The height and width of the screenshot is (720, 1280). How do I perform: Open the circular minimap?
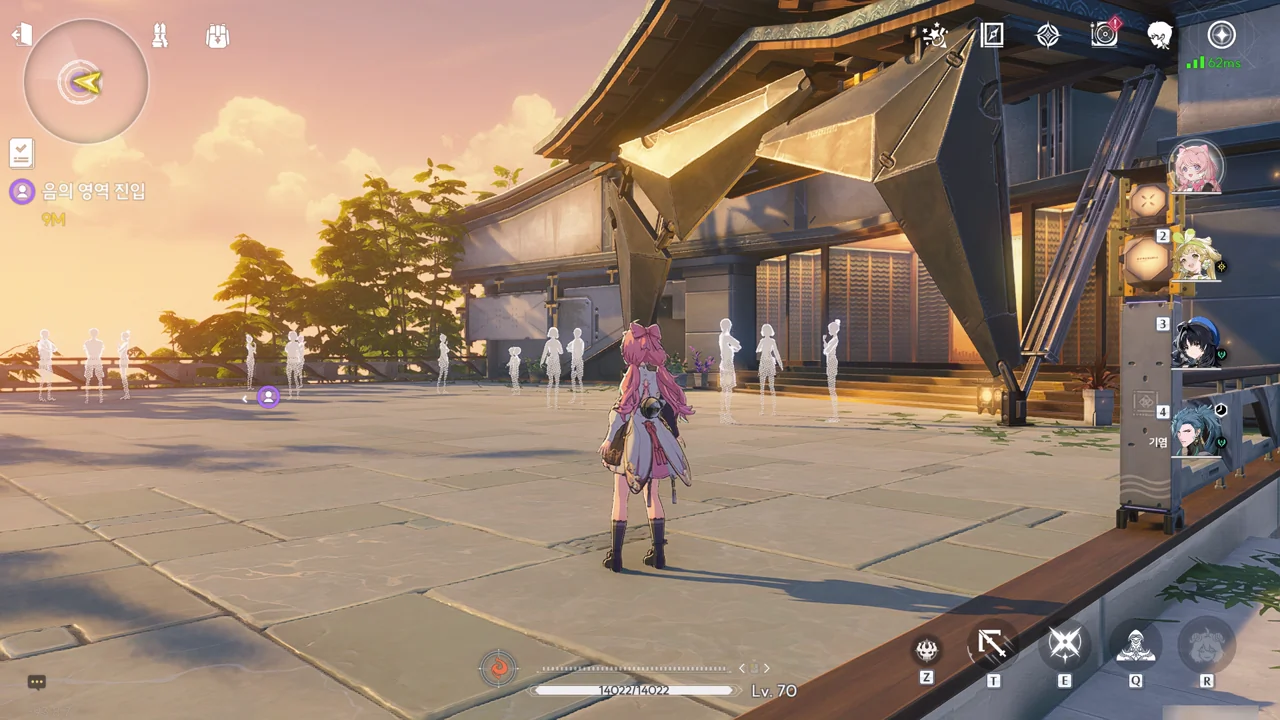pyautogui.click(x=86, y=81)
